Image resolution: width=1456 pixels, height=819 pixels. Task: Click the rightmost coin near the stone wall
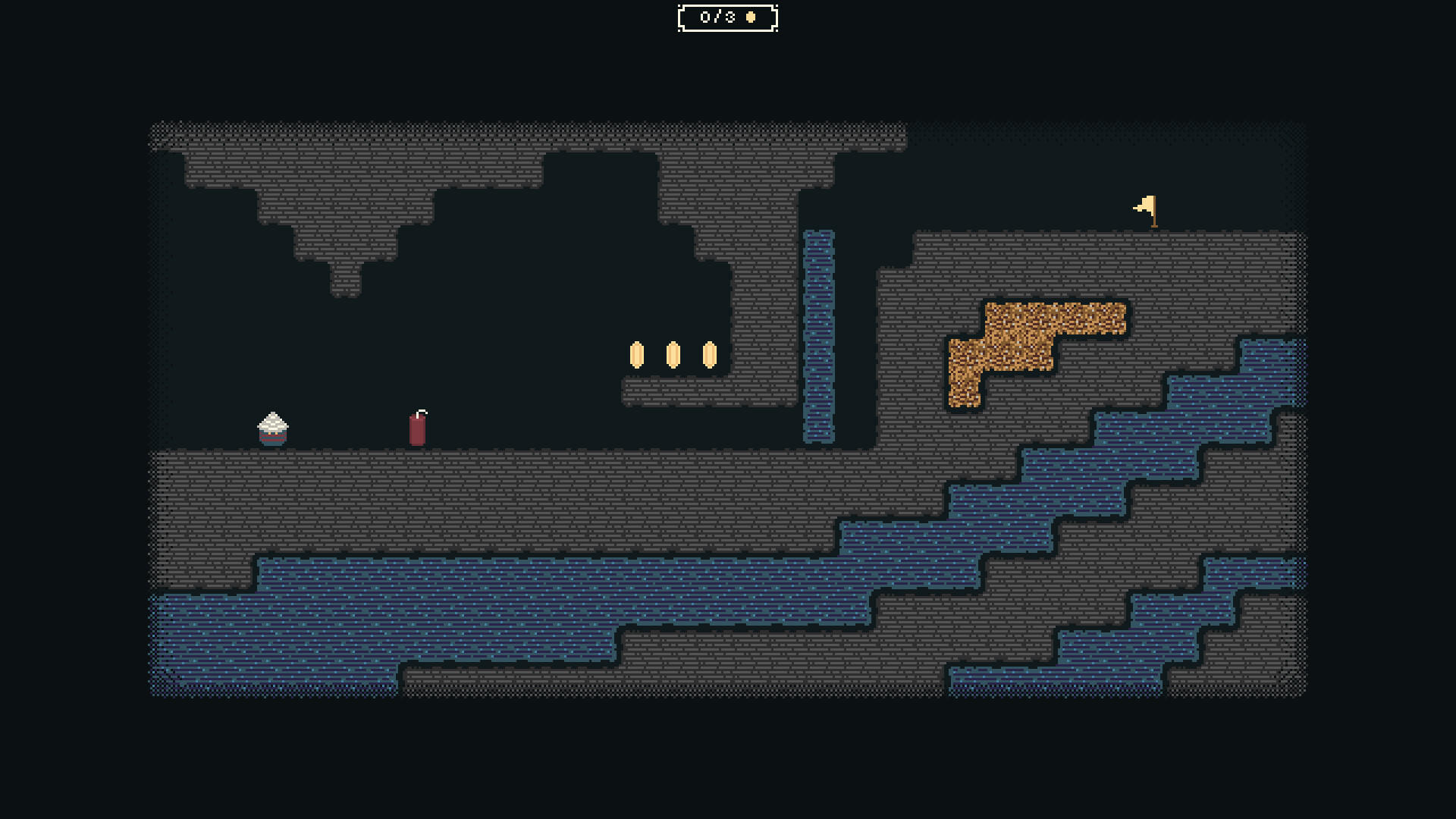tap(709, 355)
